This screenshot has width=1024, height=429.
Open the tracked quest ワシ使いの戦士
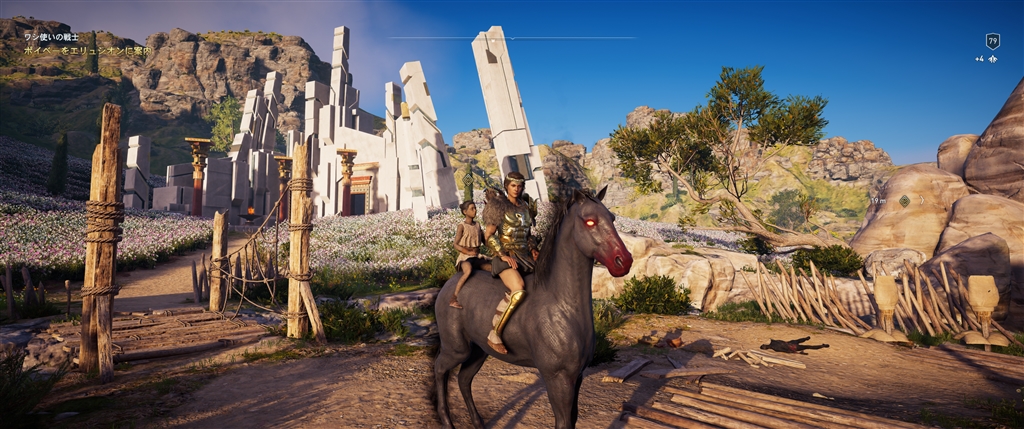tap(51, 37)
